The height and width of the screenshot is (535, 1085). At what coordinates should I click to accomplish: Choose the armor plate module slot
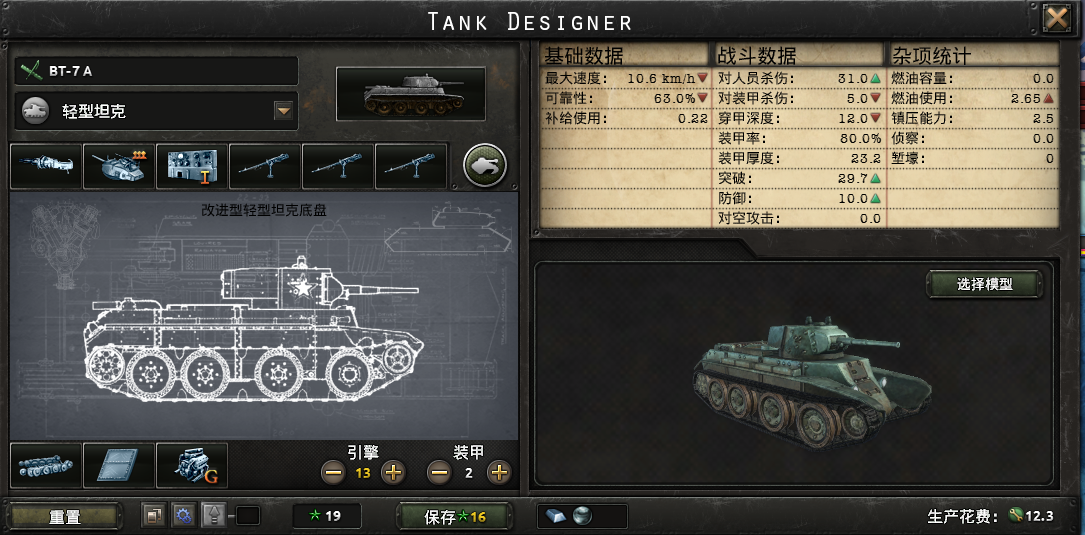point(118,466)
